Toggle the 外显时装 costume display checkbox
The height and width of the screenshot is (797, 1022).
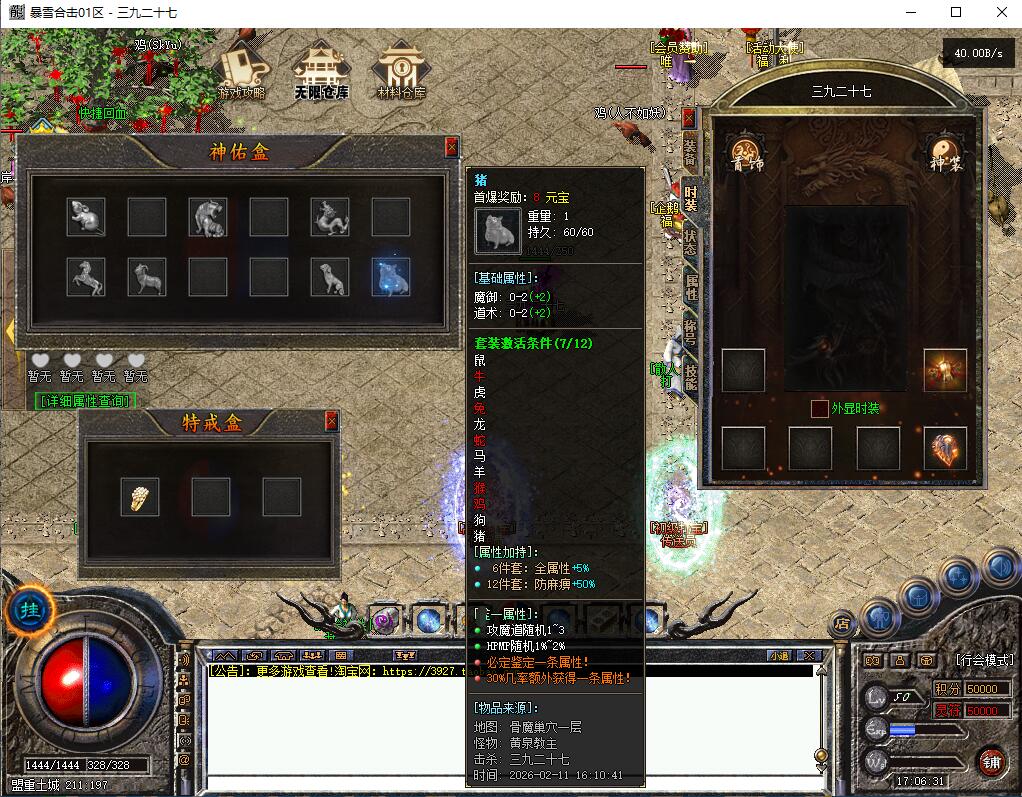(x=820, y=408)
